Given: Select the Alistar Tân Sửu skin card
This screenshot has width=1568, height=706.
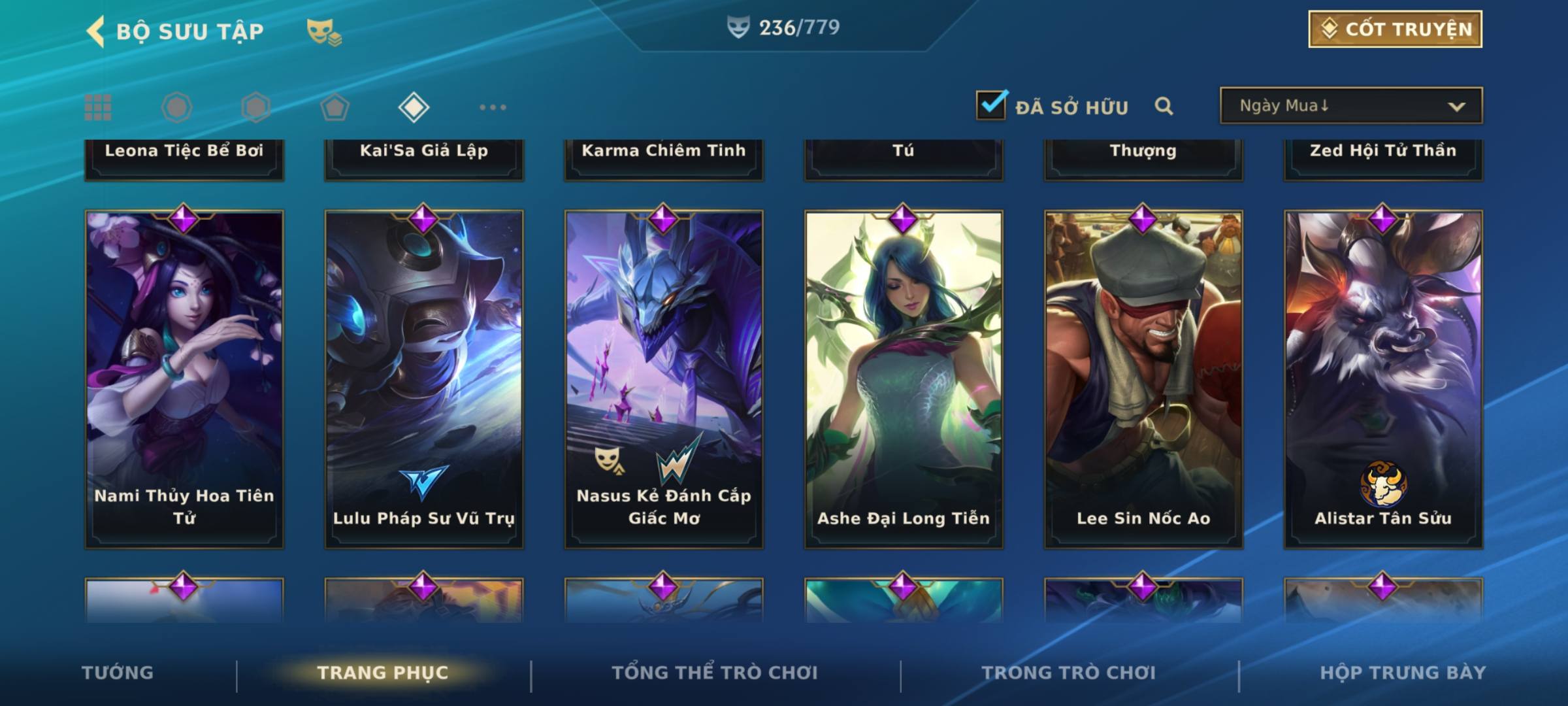Looking at the screenshot, I should coord(1383,379).
